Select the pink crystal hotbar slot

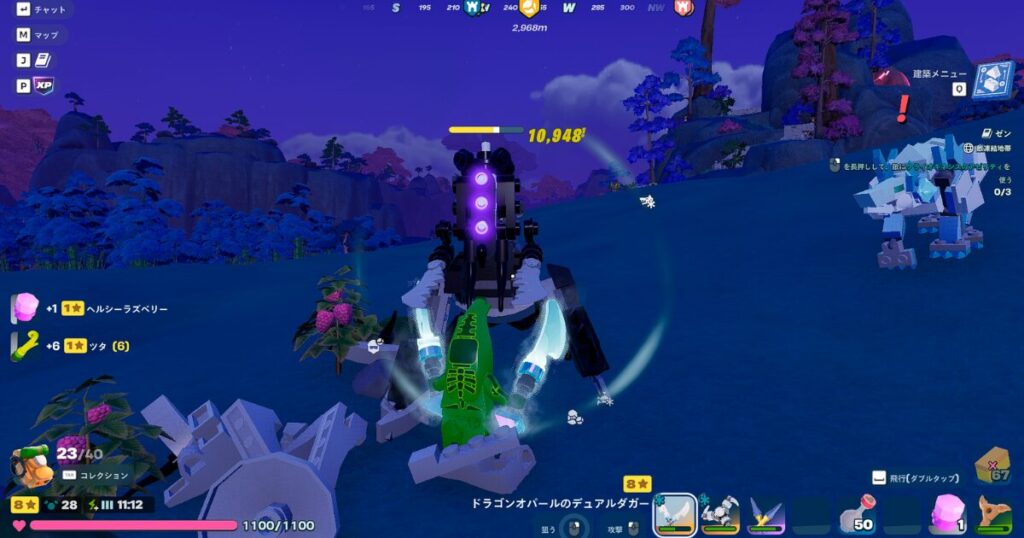[947, 515]
